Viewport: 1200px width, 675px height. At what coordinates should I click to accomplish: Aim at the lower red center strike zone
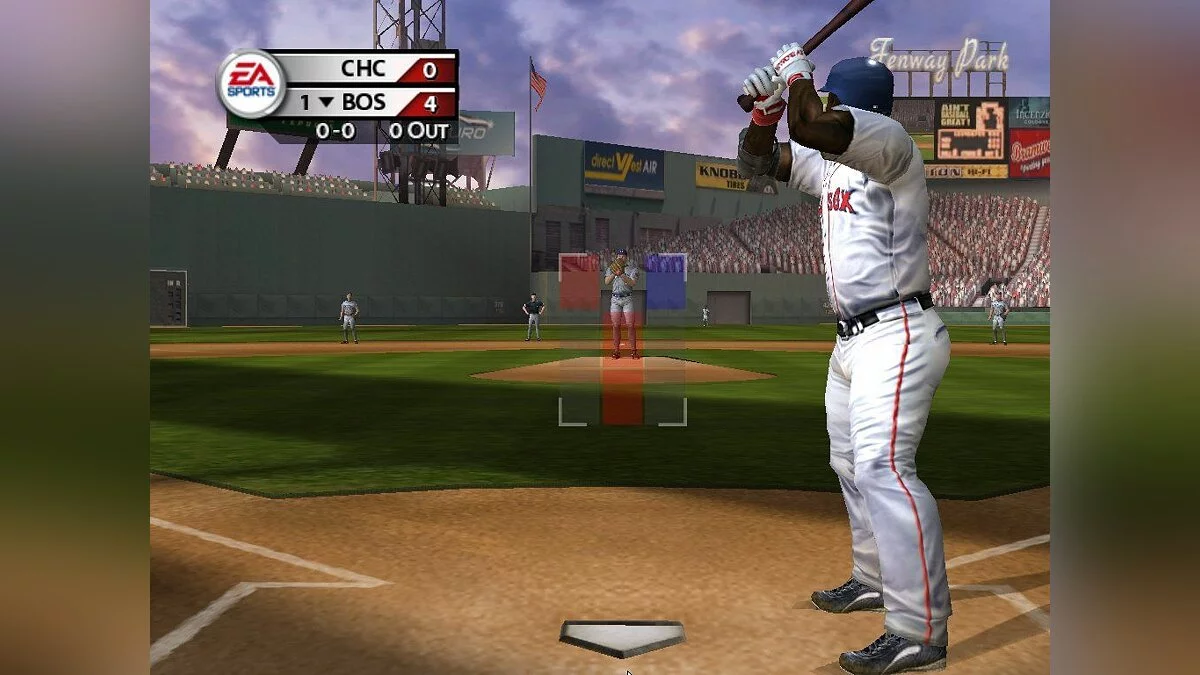pyautogui.click(x=622, y=392)
